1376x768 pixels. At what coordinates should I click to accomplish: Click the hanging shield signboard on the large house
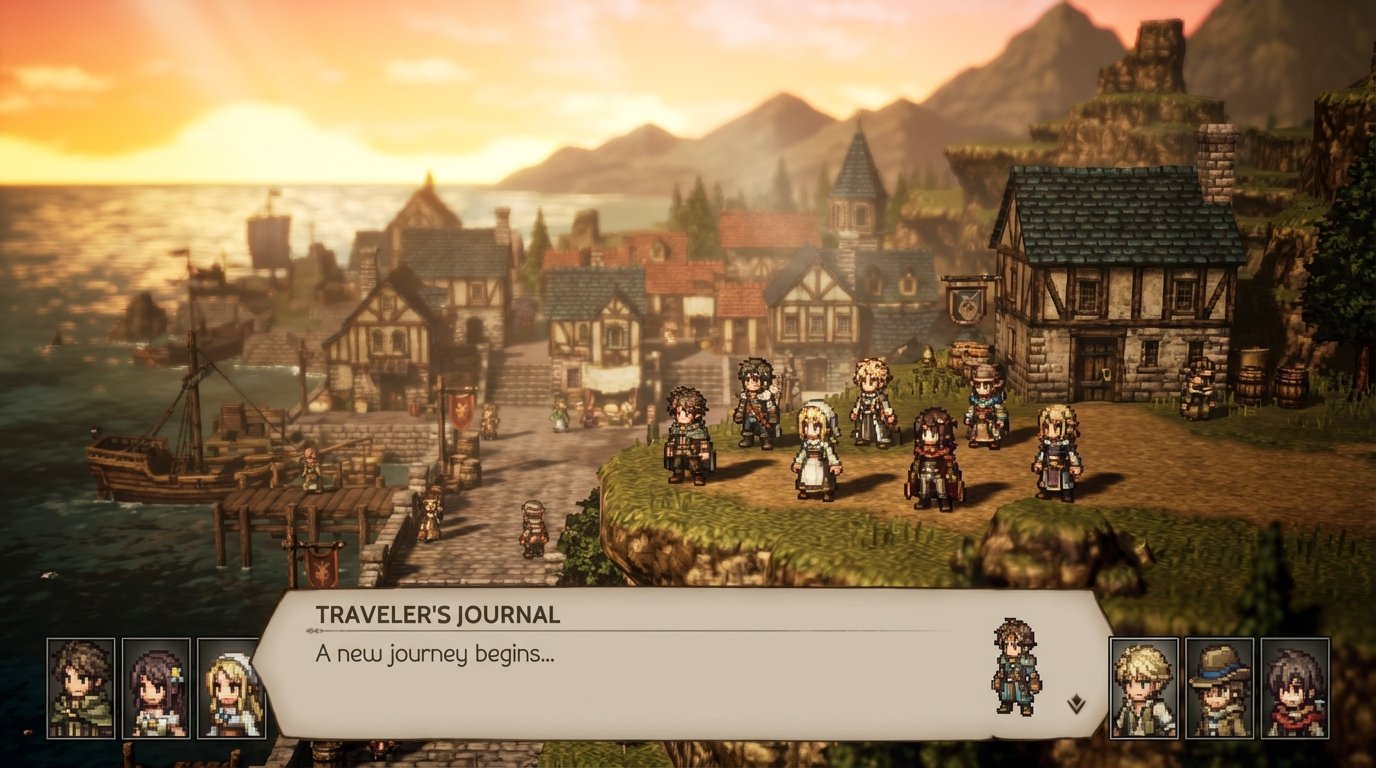(x=965, y=305)
